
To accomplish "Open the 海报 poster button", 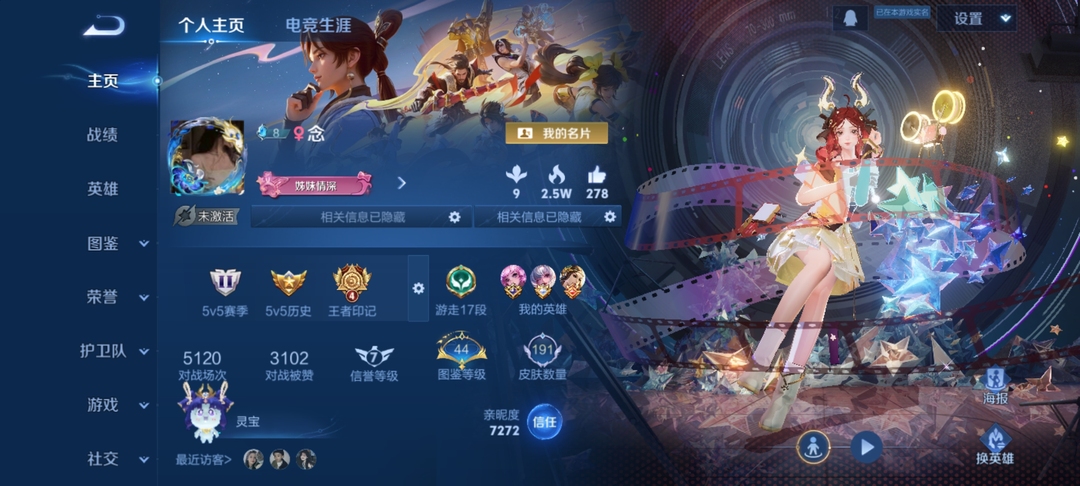I will pos(995,384).
